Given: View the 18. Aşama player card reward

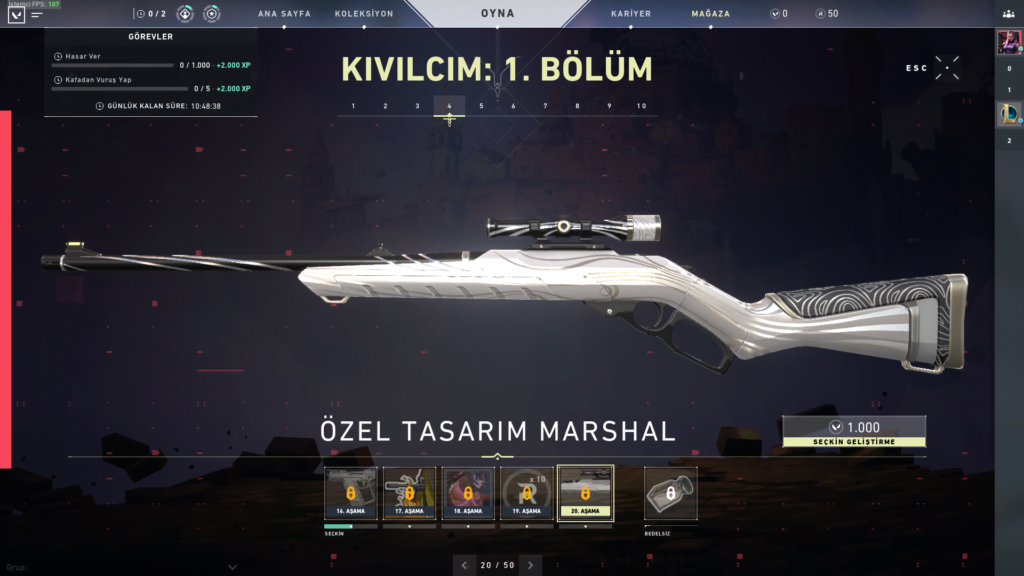Looking at the screenshot, I should 468,493.
